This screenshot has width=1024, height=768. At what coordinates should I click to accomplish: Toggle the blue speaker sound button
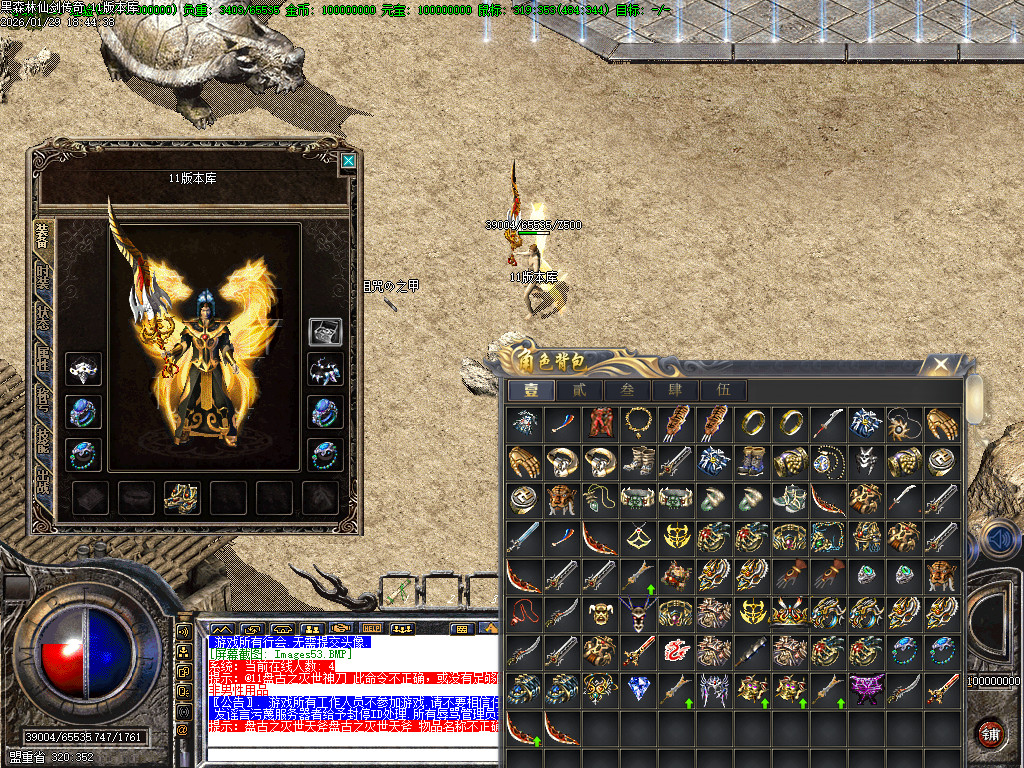click(996, 541)
